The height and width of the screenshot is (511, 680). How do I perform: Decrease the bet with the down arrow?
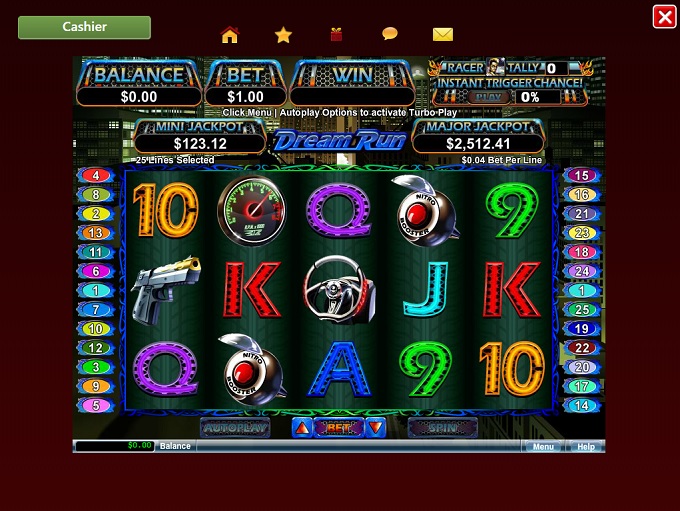(x=376, y=428)
